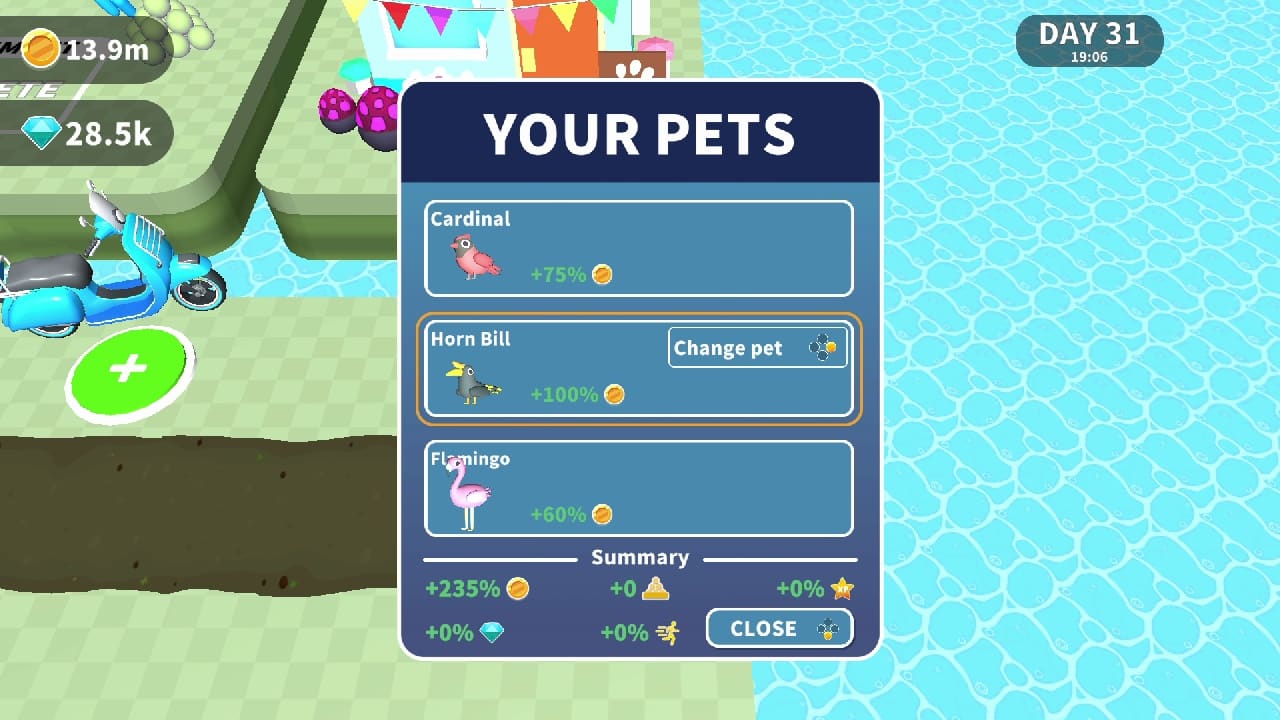Click the coin icon beside +75%

pyautogui.click(x=601, y=274)
